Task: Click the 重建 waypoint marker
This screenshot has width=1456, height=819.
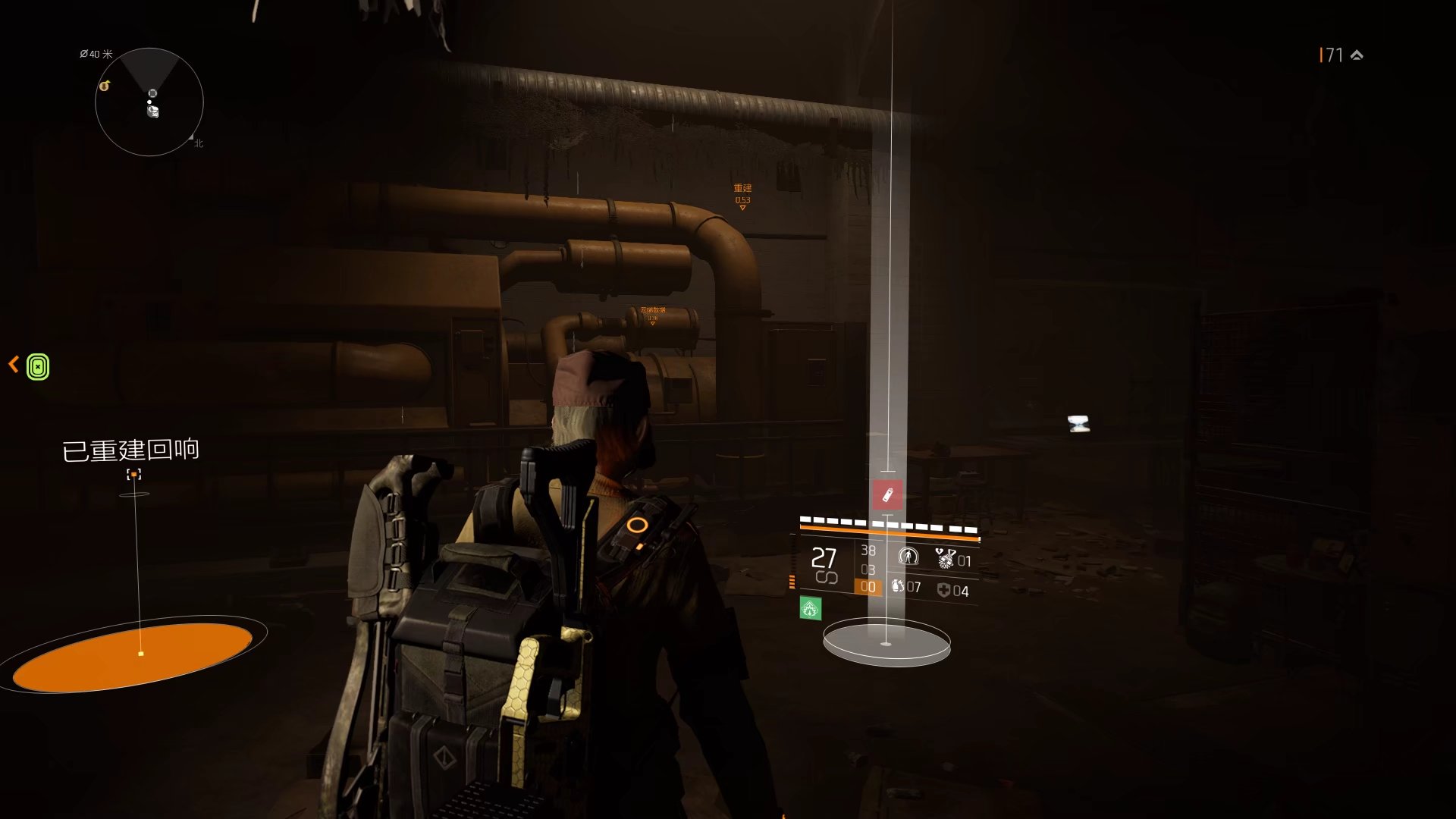Action: (742, 194)
